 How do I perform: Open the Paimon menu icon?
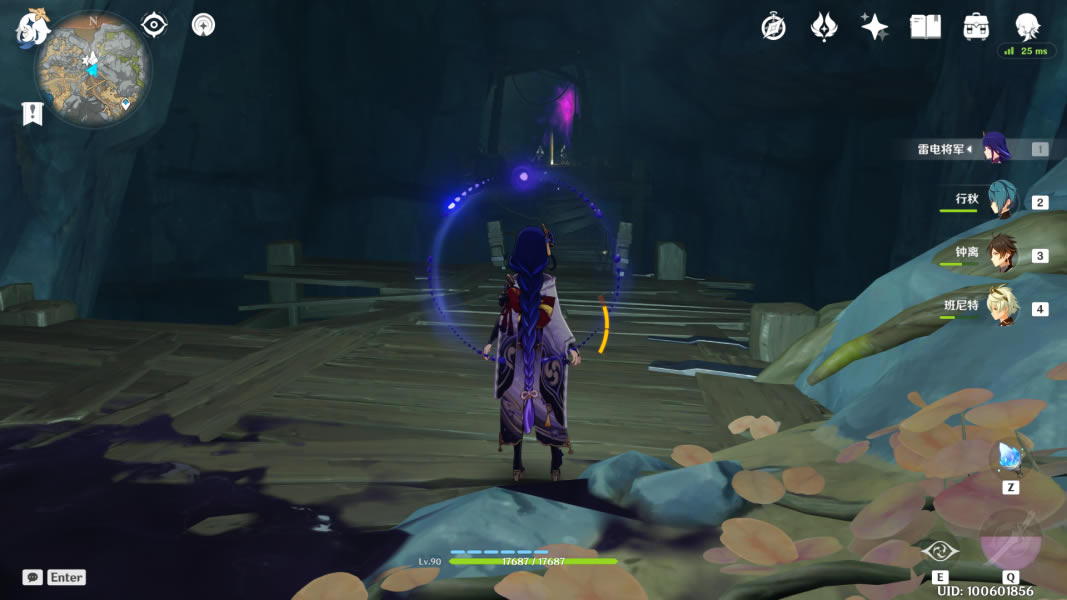pyautogui.click(x=33, y=29)
